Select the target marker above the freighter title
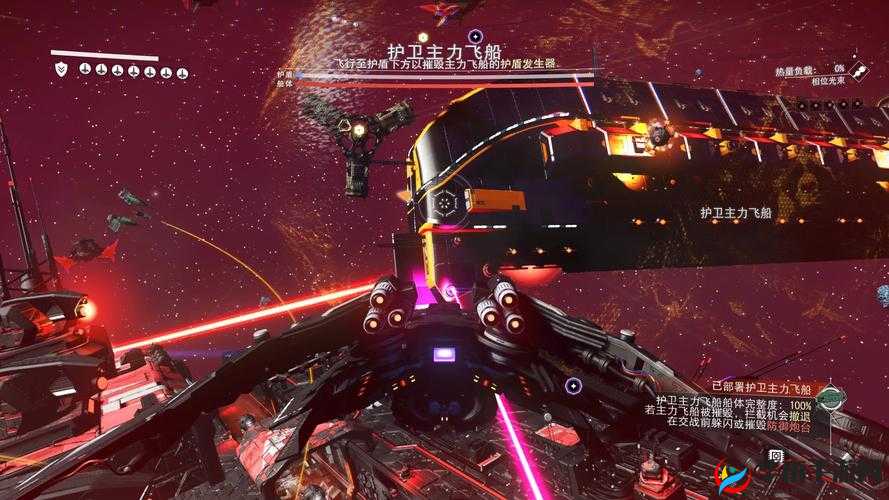The width and height of the screenshot is (889, 500). [x=476, y=36]
